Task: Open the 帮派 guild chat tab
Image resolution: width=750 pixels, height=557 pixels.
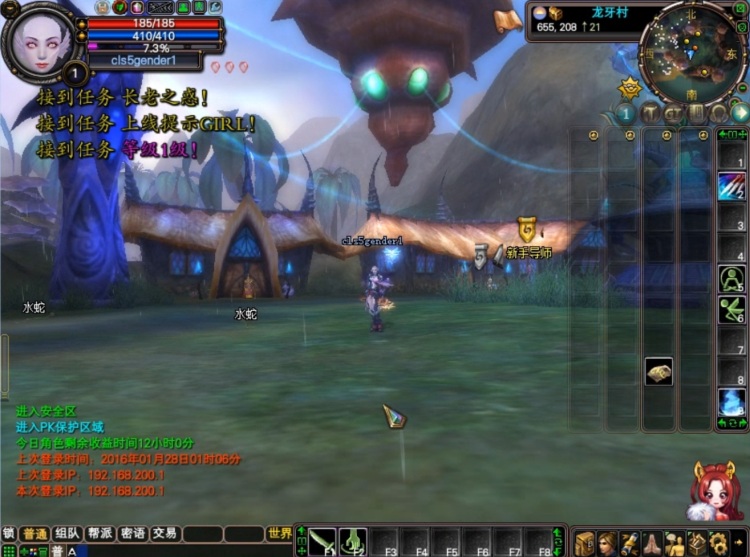Action: coord(100,534)
